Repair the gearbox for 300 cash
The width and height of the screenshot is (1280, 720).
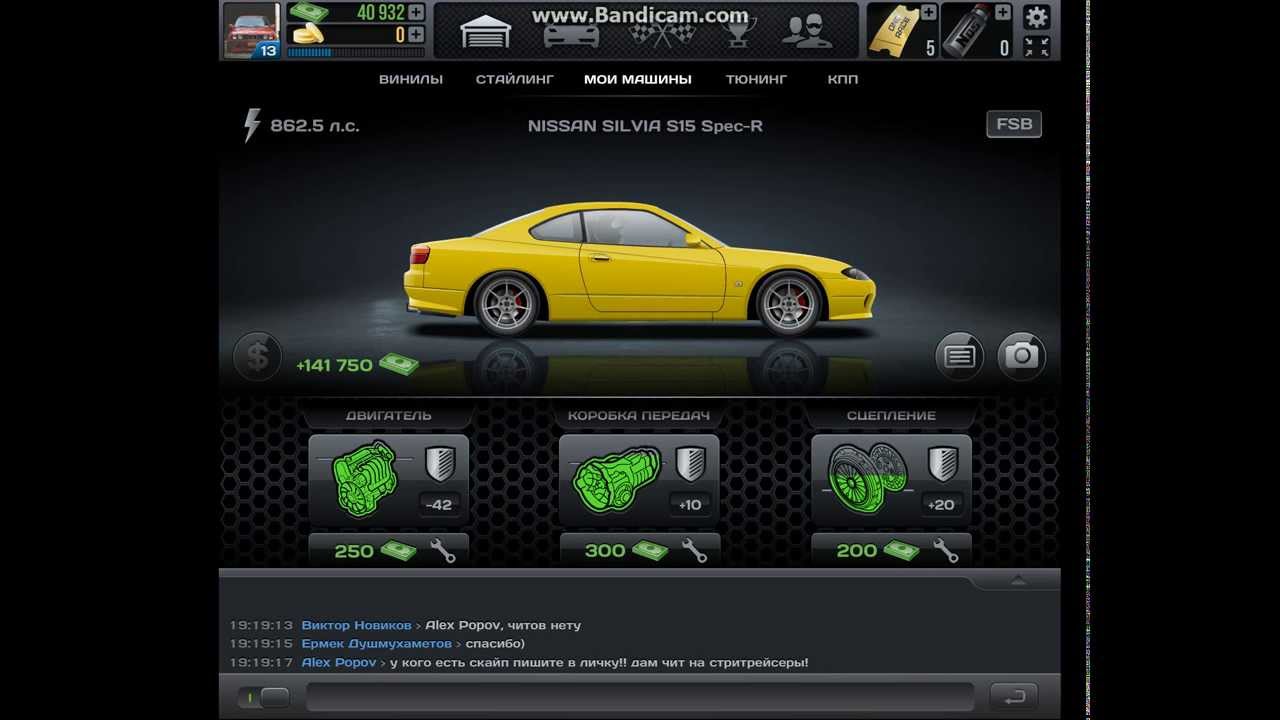pyautogui.click(x=639, y=550)
